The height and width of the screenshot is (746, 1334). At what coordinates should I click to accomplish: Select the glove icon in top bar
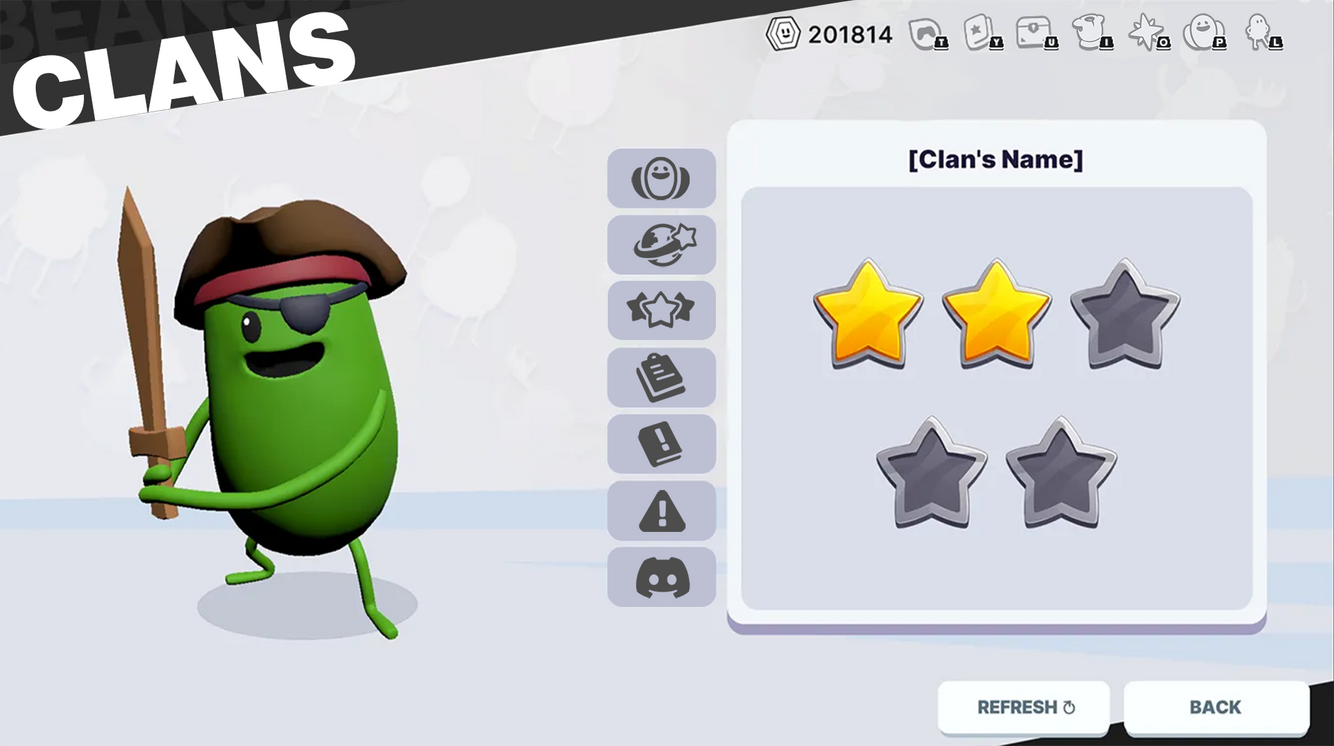(x=1092, y=34)
